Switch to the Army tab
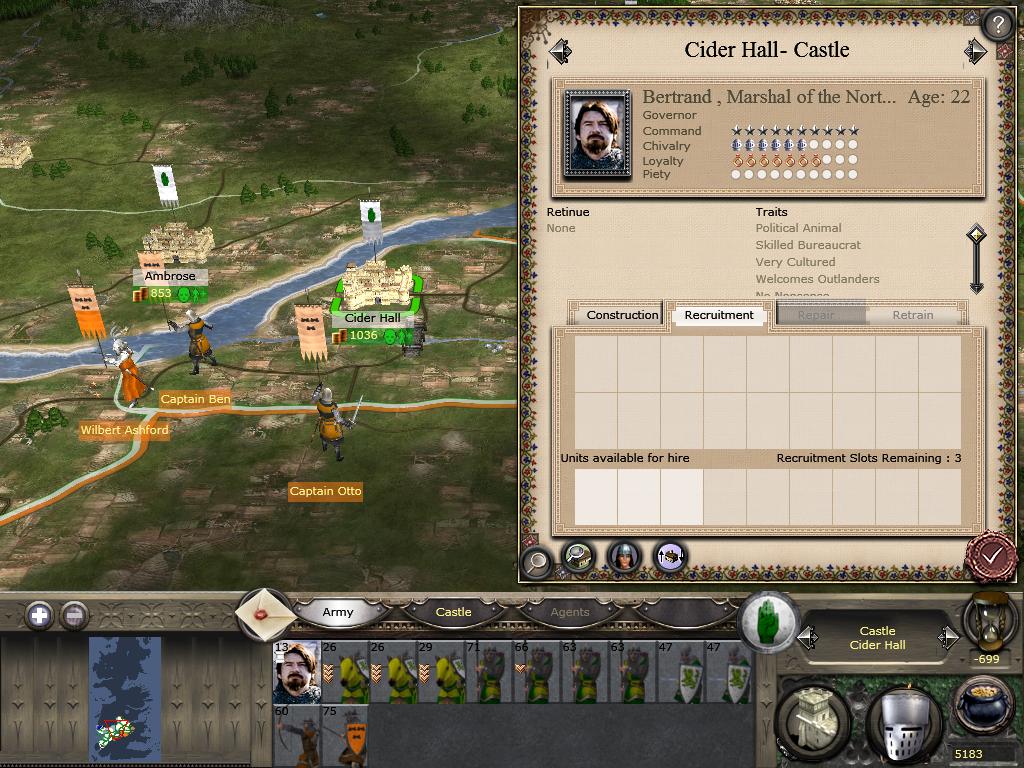 pos(338,612)
